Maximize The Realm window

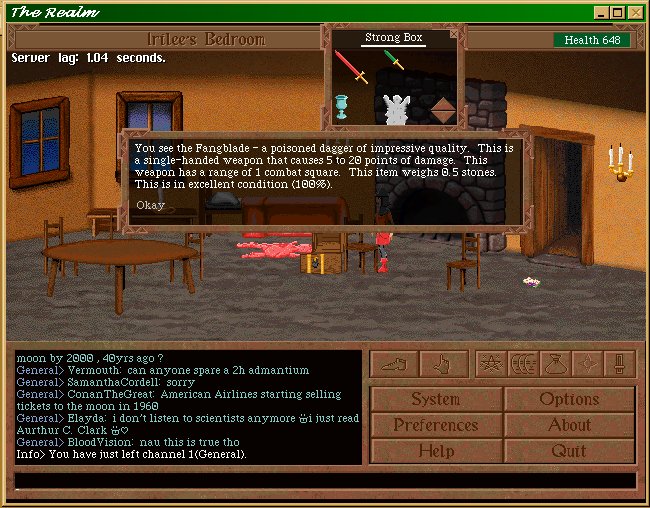pos(618,13)
